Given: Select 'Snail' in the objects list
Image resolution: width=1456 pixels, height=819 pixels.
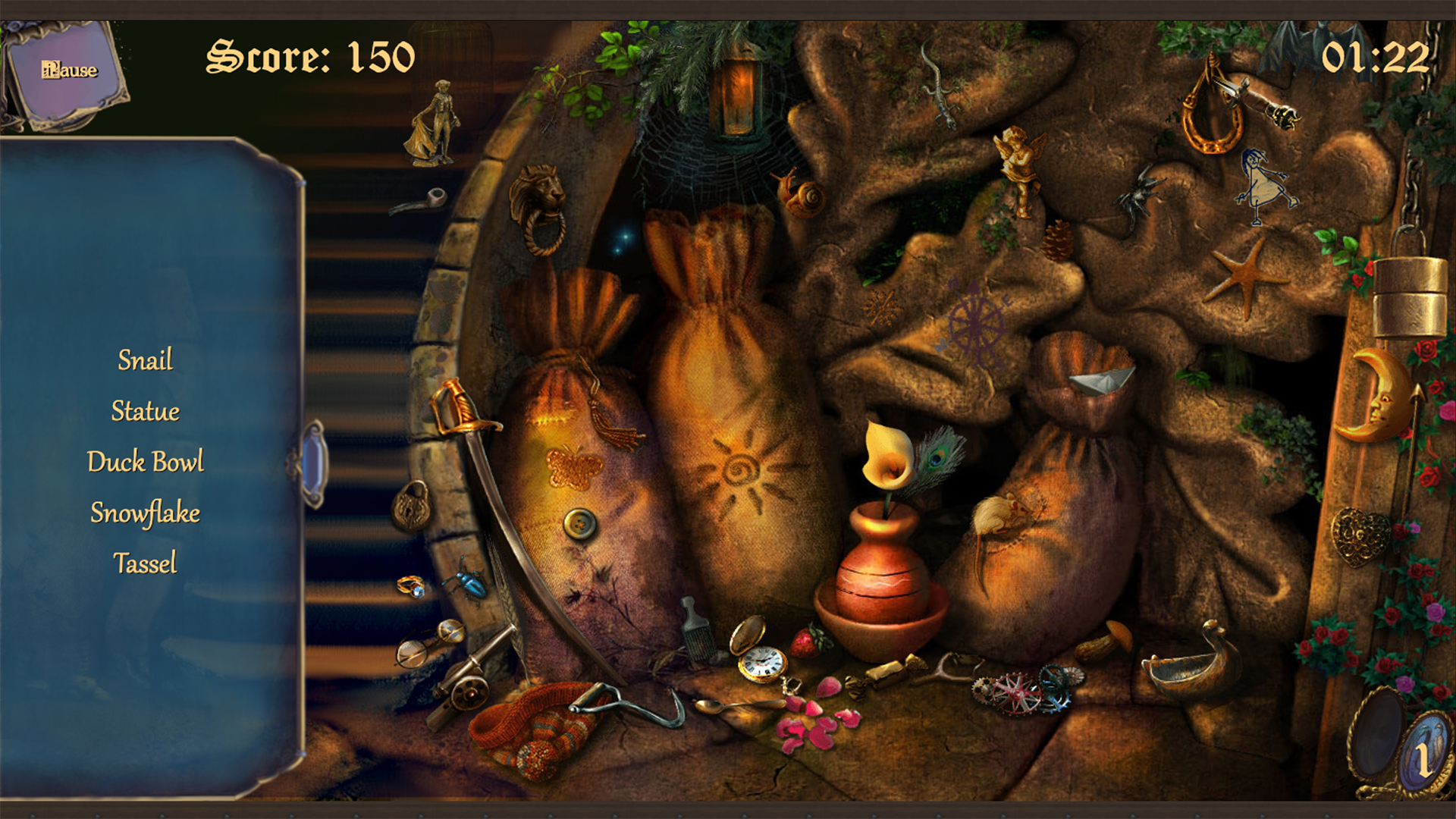Looking at the screenshot, I should [x=145, y=361].
